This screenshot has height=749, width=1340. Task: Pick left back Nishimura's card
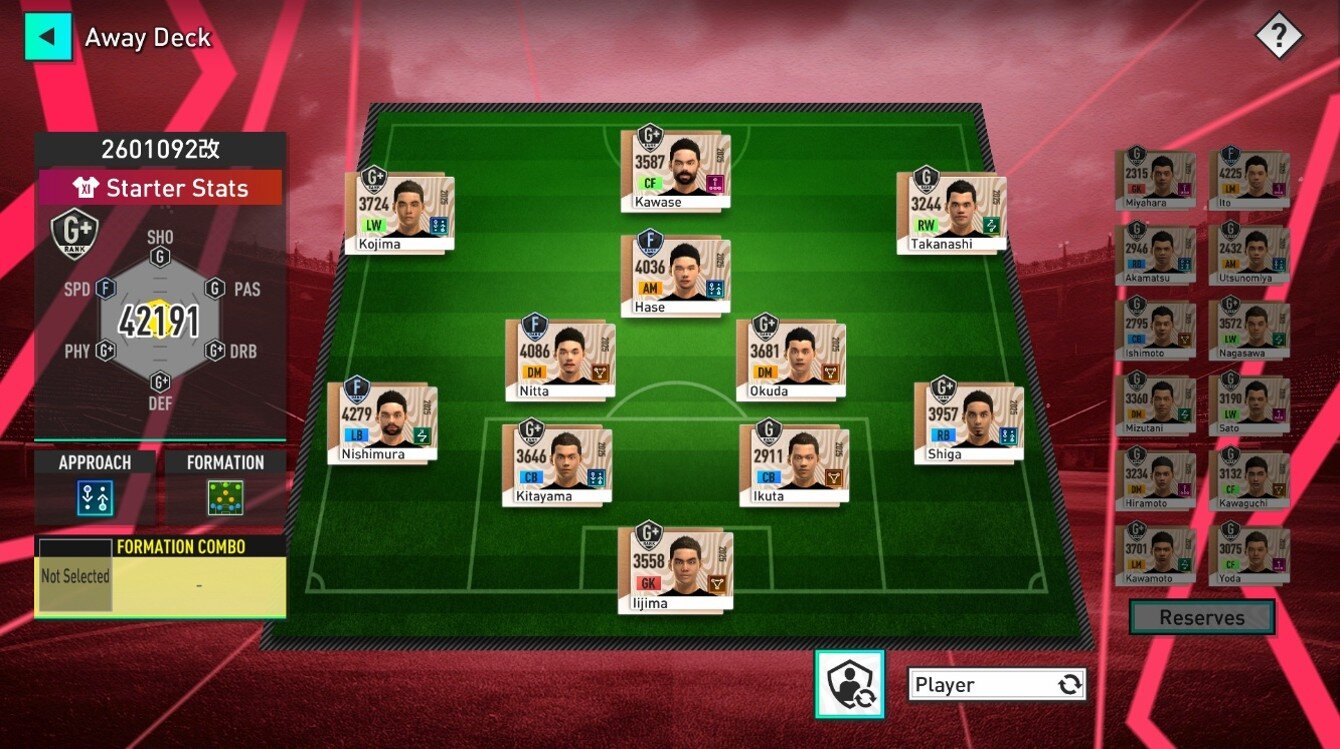(382, 422)
